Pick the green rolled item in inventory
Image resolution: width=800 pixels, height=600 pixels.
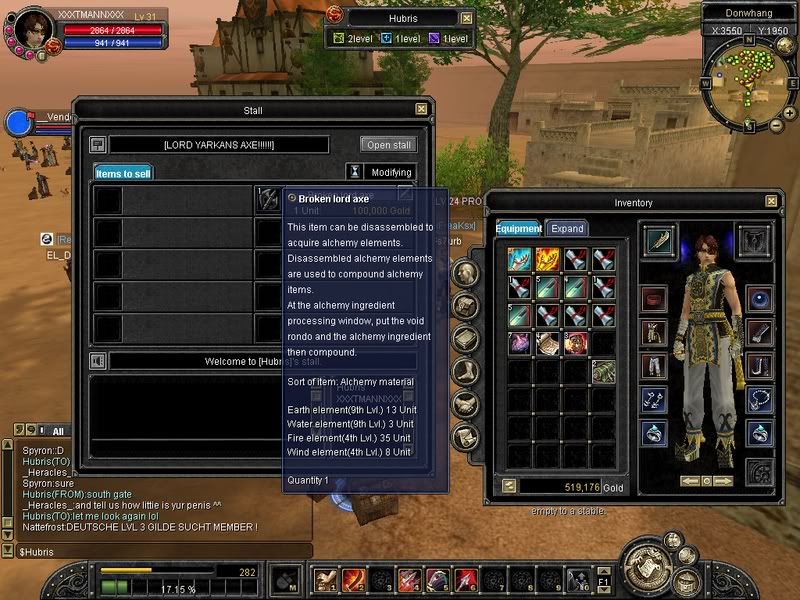click(603, 371)
